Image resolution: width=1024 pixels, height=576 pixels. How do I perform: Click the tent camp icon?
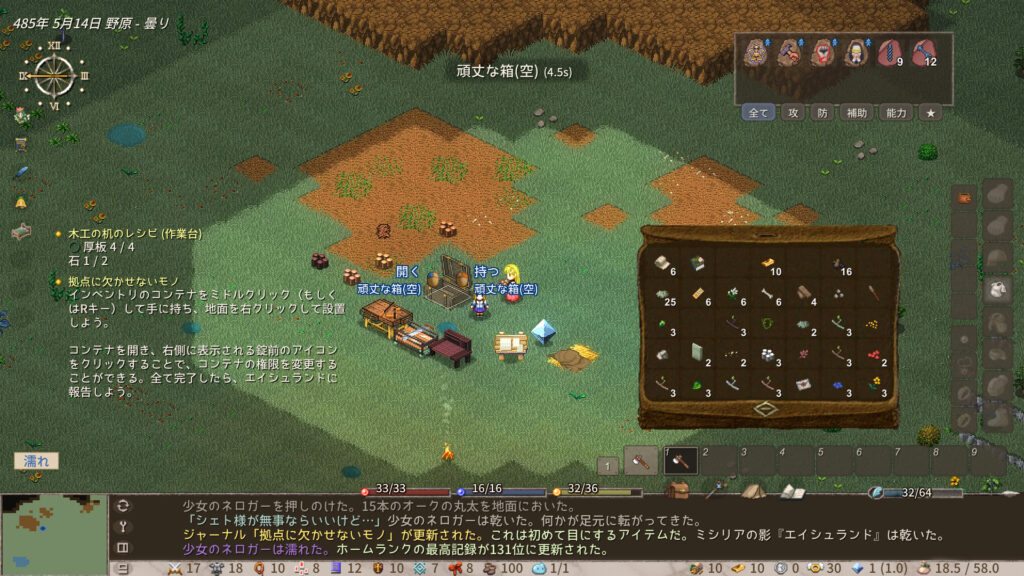click(753, 491)
